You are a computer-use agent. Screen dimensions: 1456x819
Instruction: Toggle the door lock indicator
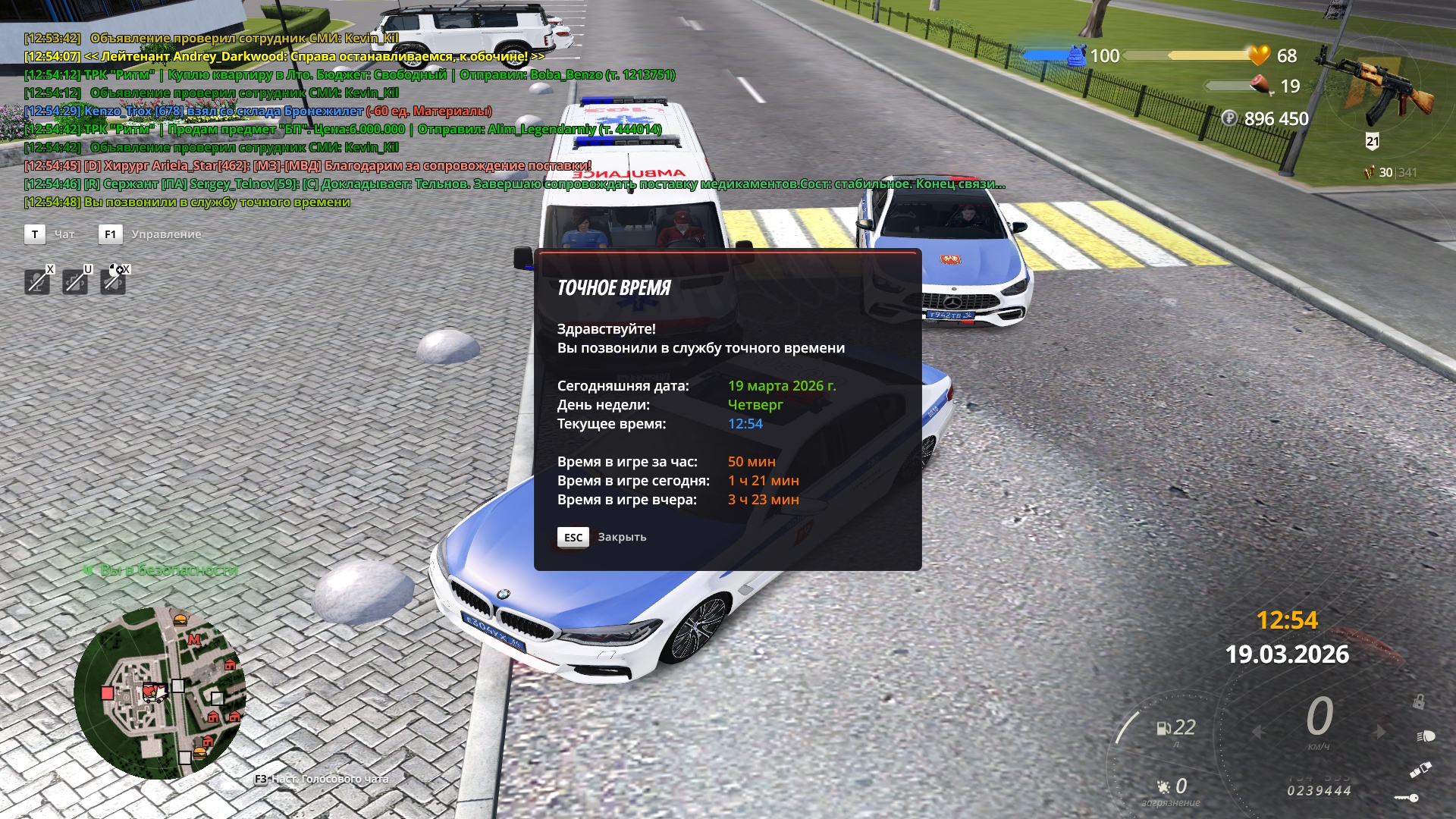point(1418,701)
